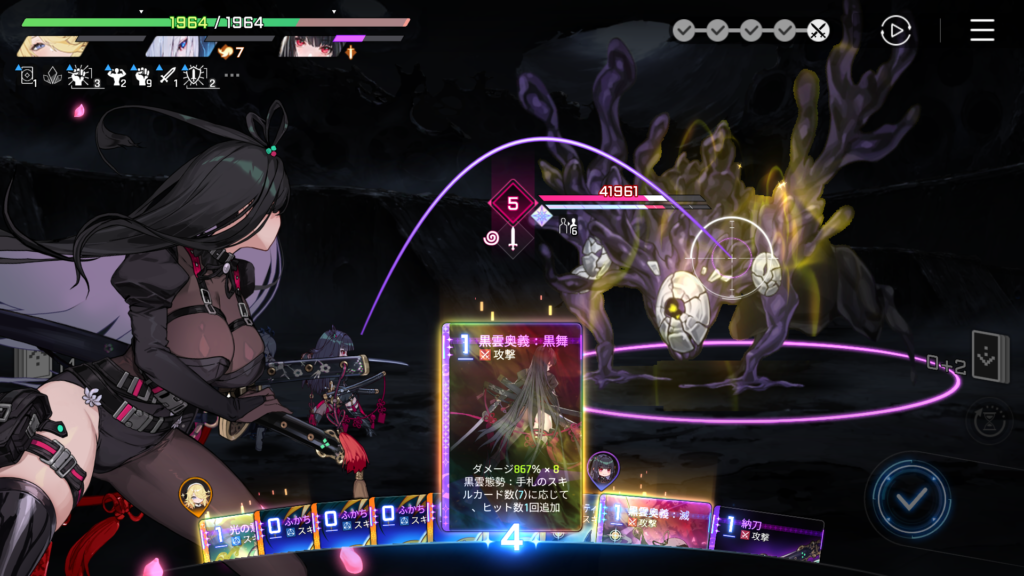Image resolution: width=1024 pixels, height=576 pixels.
Task: Open the speedometer battle speed button
Action: click(988, 420)
